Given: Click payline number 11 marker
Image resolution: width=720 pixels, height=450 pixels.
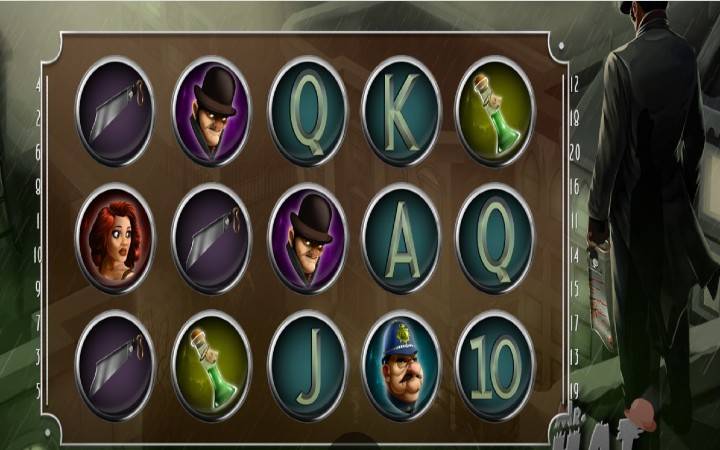Looking at the screenshot, I should pyautogui.click(x=575, y=220).
